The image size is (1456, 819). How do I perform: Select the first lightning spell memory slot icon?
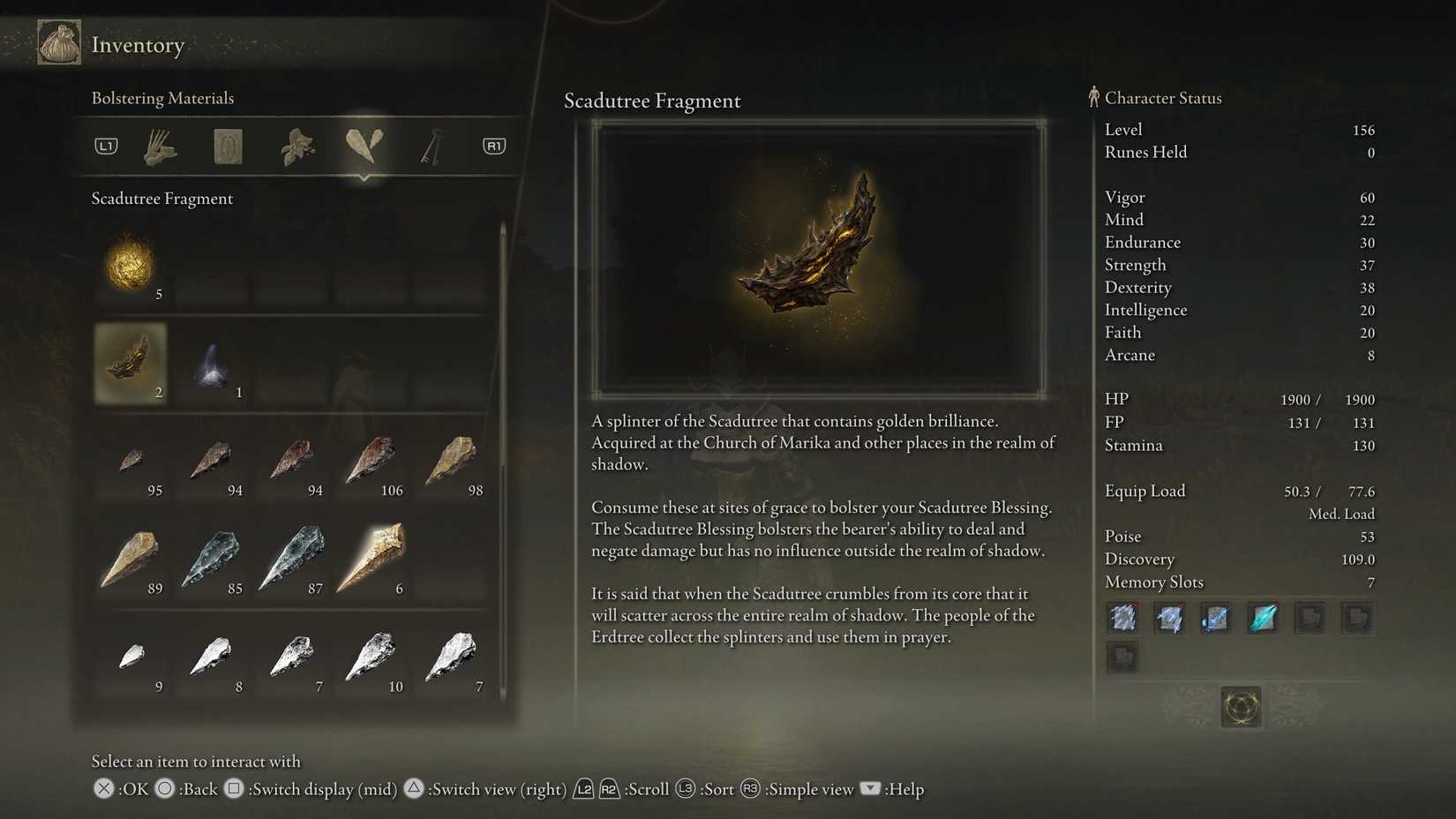tap(1122, 618)
